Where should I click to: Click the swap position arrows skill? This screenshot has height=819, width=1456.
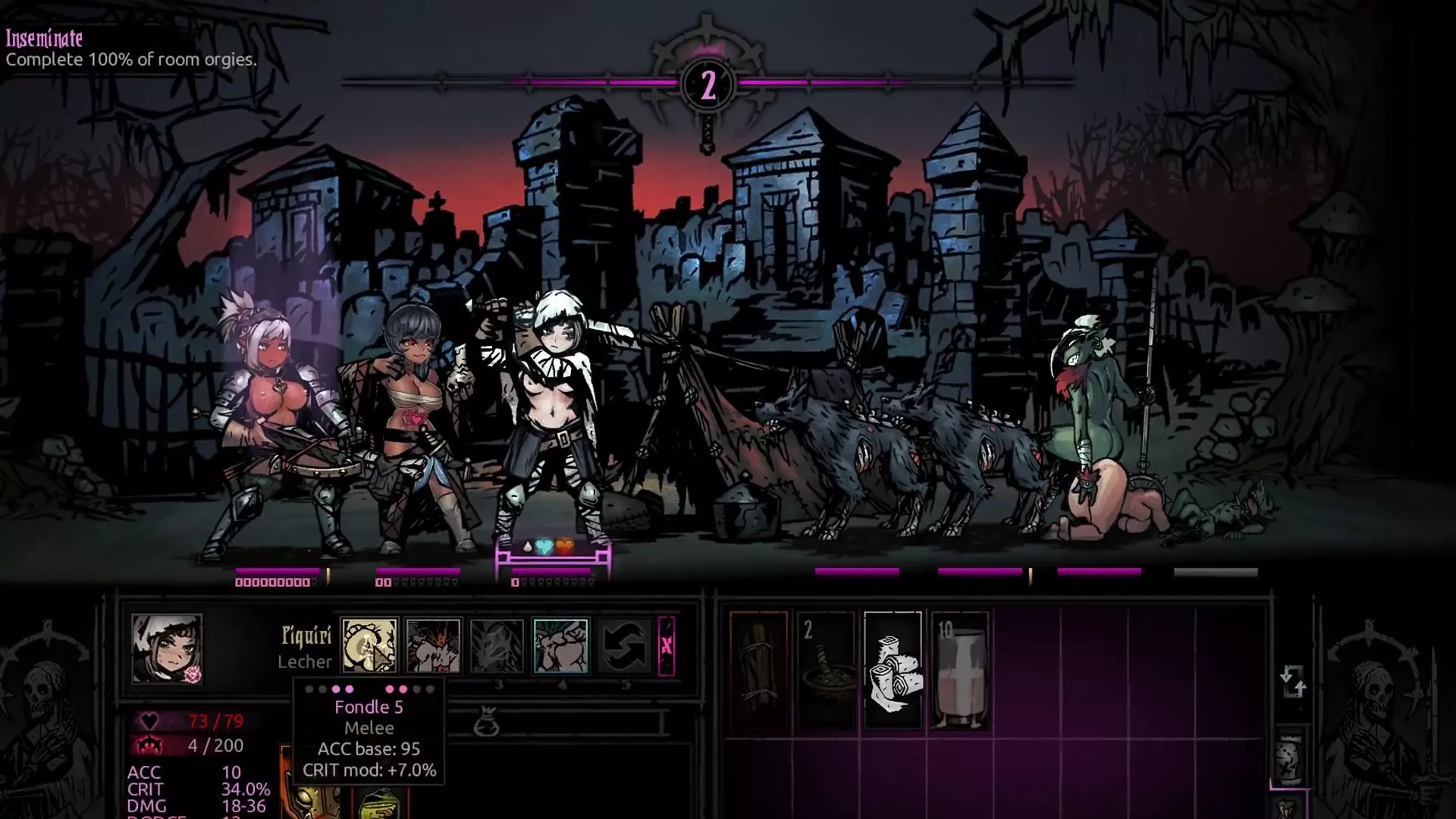[624, 646]
